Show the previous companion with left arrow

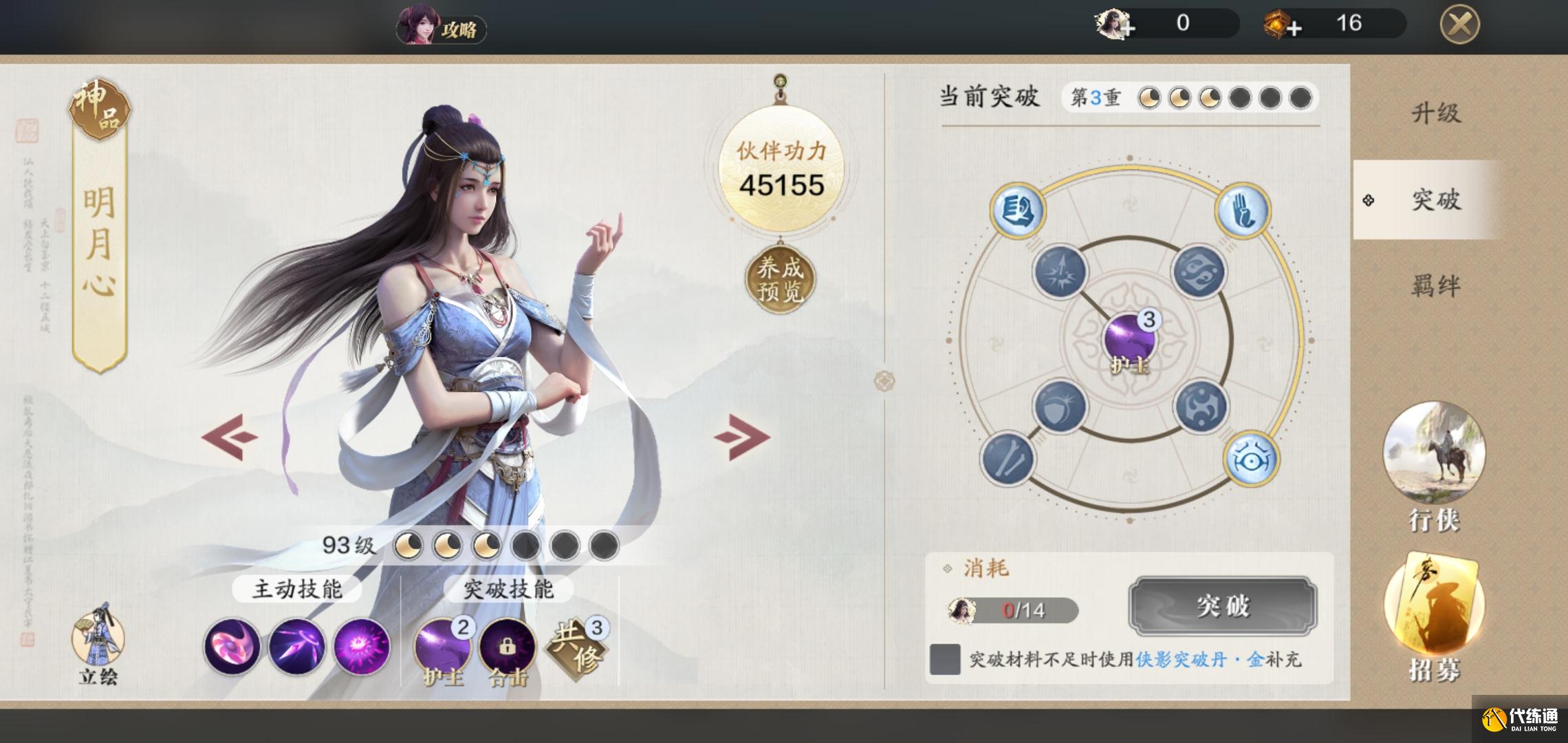pyautogui.click(x=229, y=436)
